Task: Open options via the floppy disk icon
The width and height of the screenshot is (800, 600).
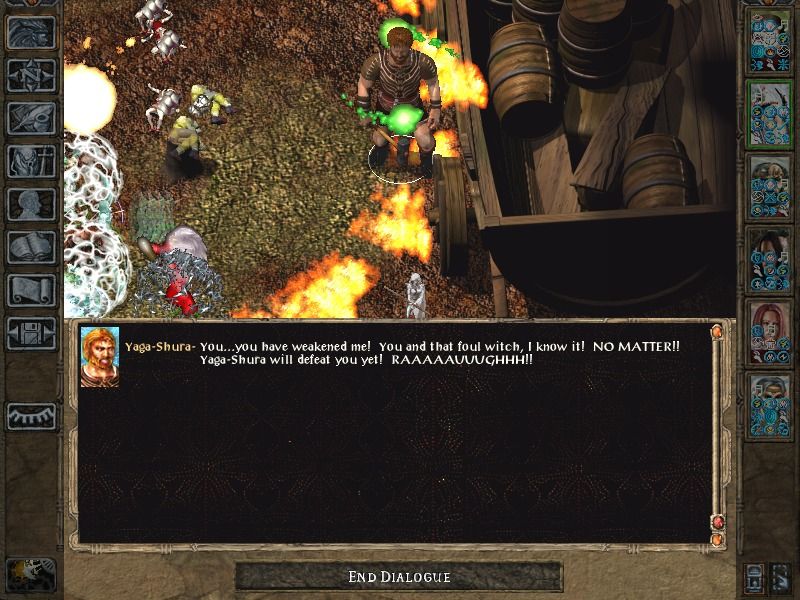Action: pos(31,333)
